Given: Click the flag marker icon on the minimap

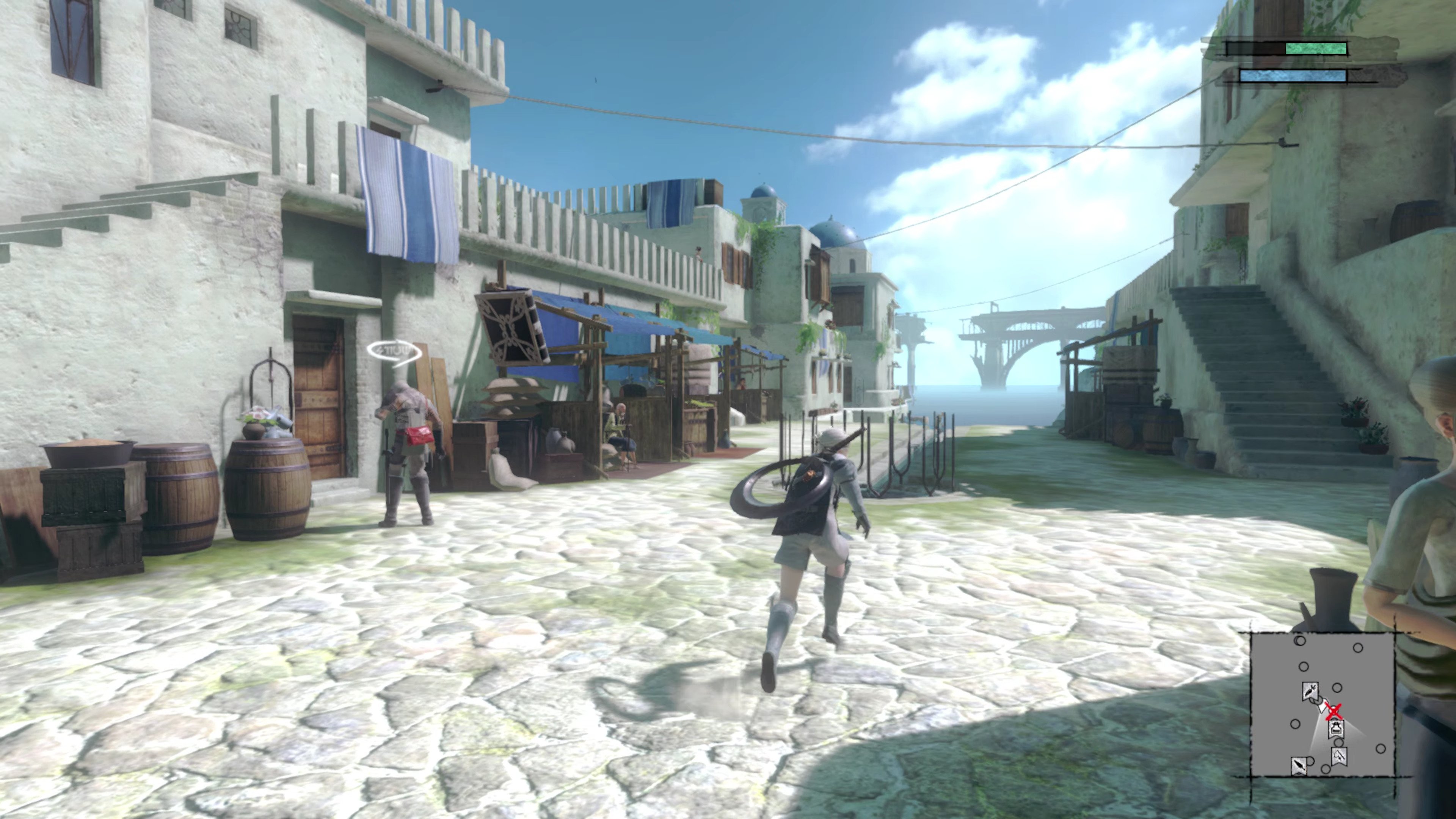Looking at the screenshot, I should click(x=1339, y=758).
